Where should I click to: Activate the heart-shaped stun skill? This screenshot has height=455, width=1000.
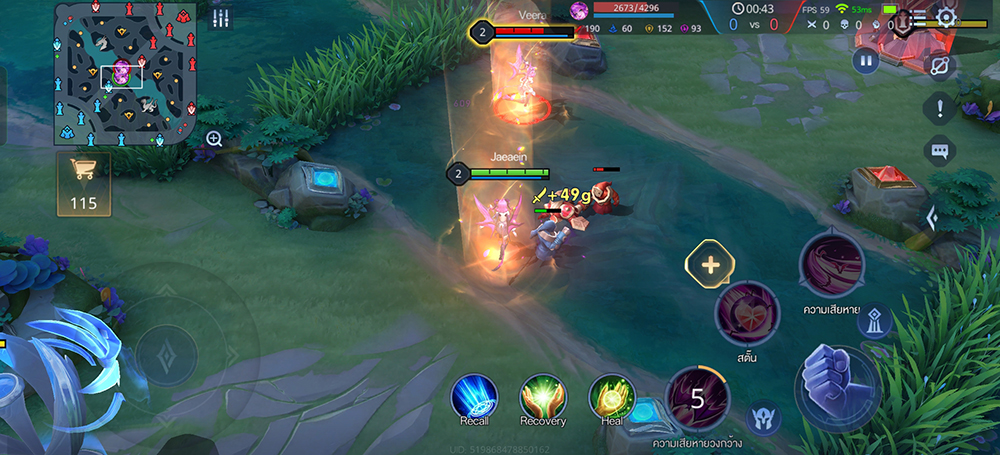pyautogui.click(x=747, y=313)
